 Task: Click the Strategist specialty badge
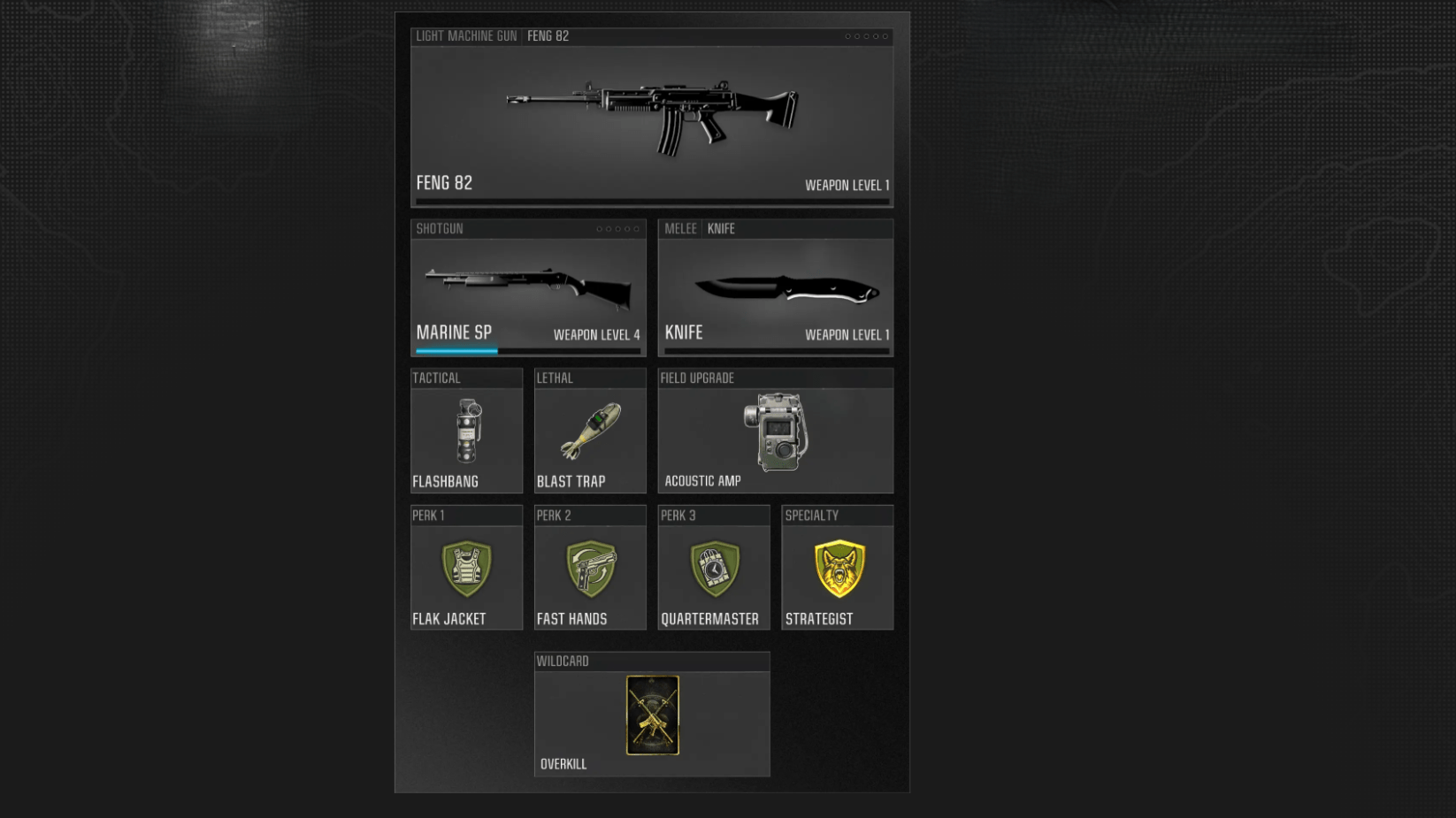pyautogui.click(x=838, y=569)
